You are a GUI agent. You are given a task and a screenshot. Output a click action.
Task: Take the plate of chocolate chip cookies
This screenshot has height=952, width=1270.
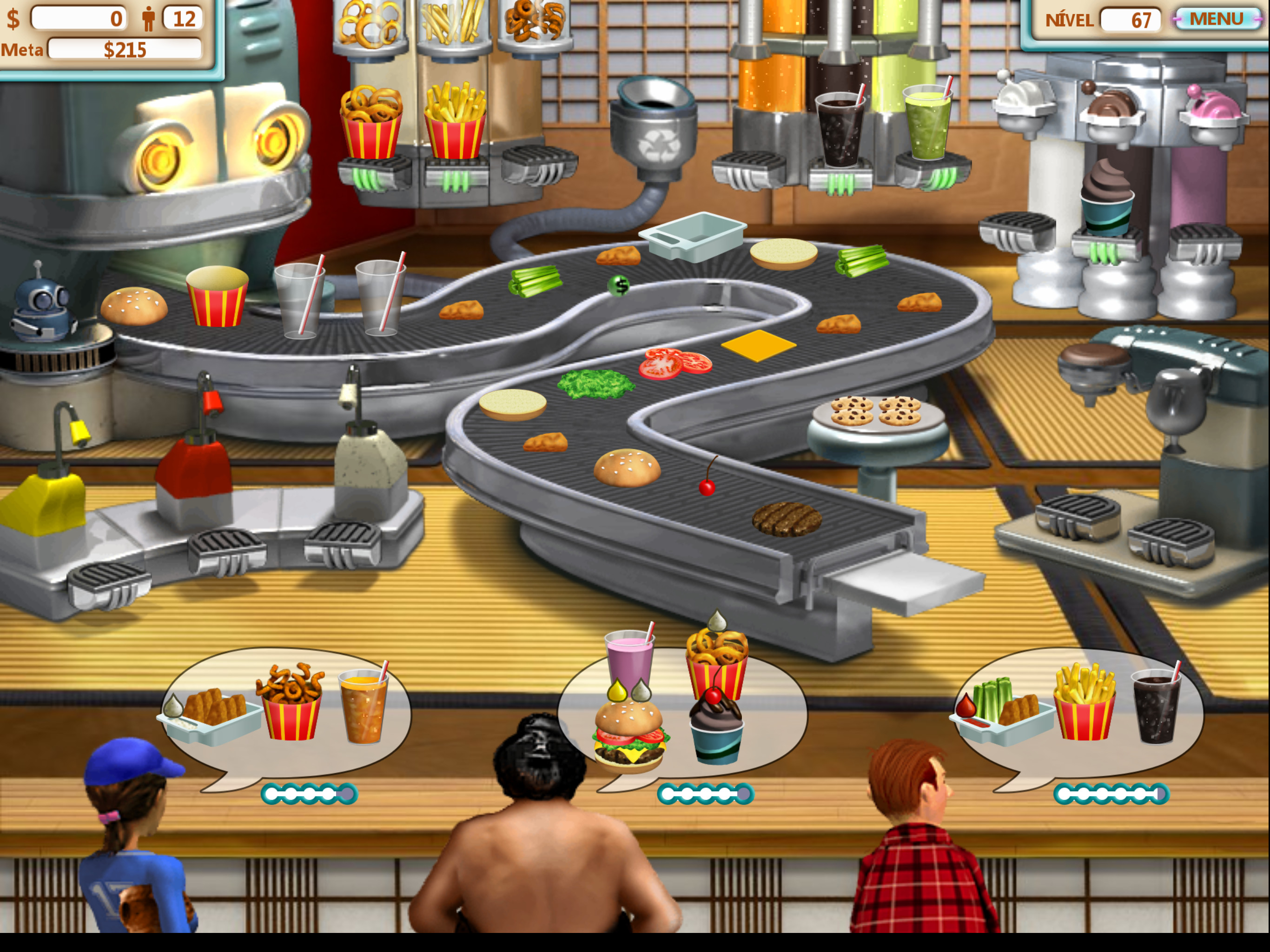(876, 412)
